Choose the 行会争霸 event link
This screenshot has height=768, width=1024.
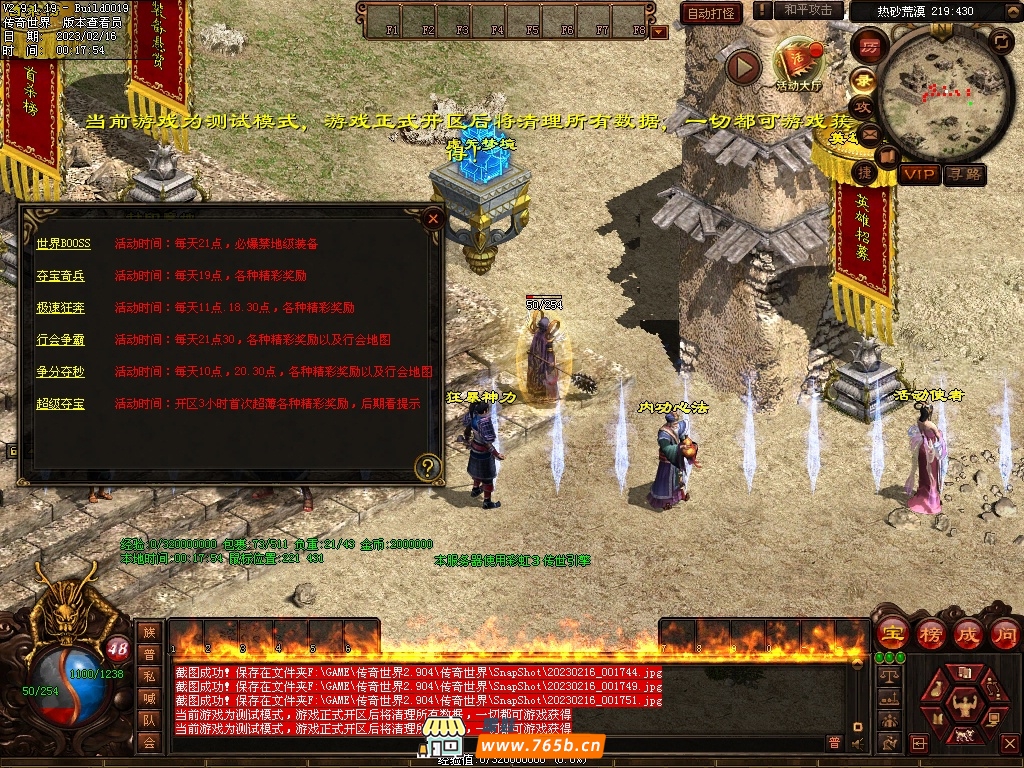pos(61,339)
